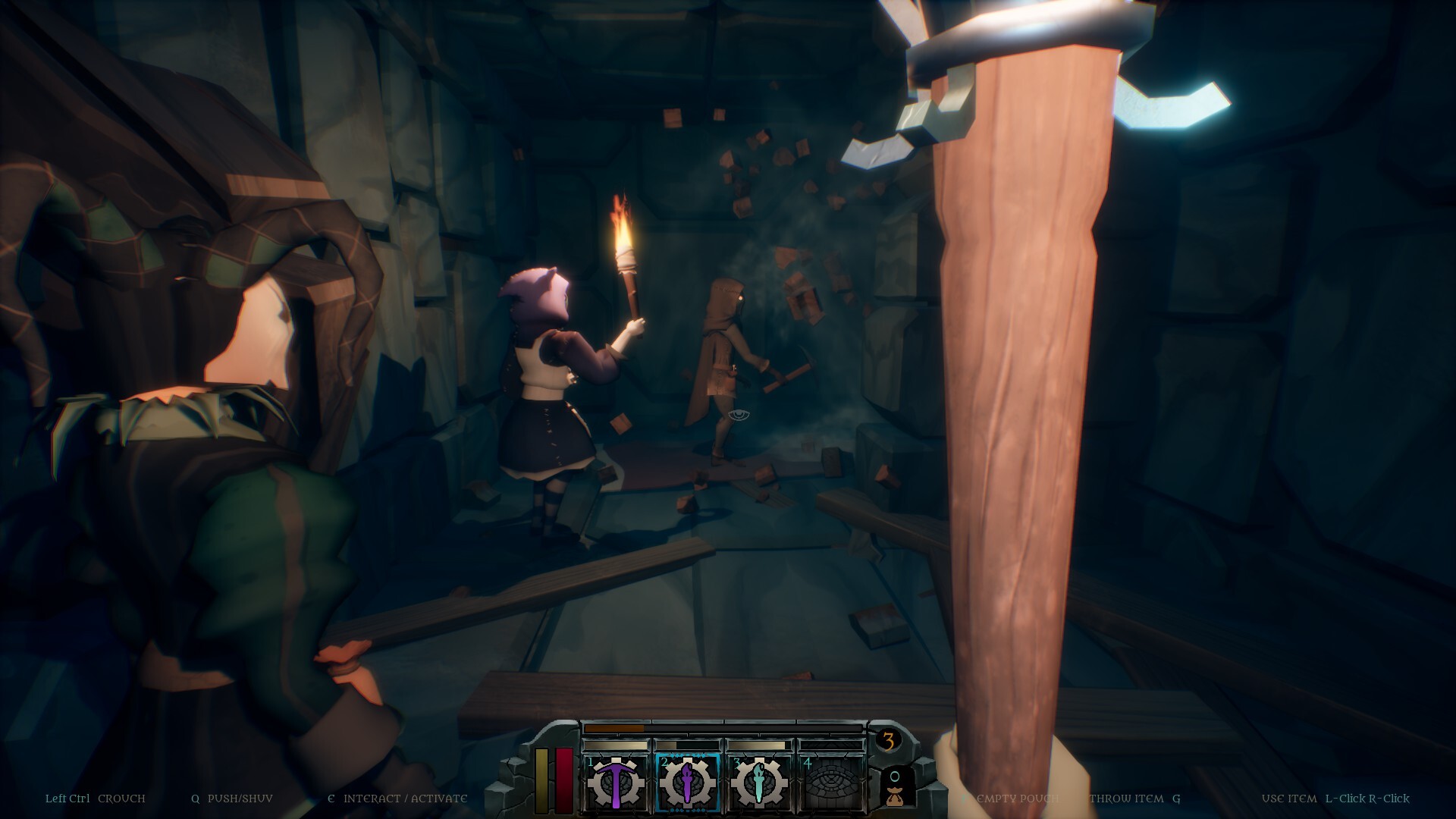This screenshot has width=1456, height=819.
Task: Open the coin pouch icon
Action: click(895, 789)
